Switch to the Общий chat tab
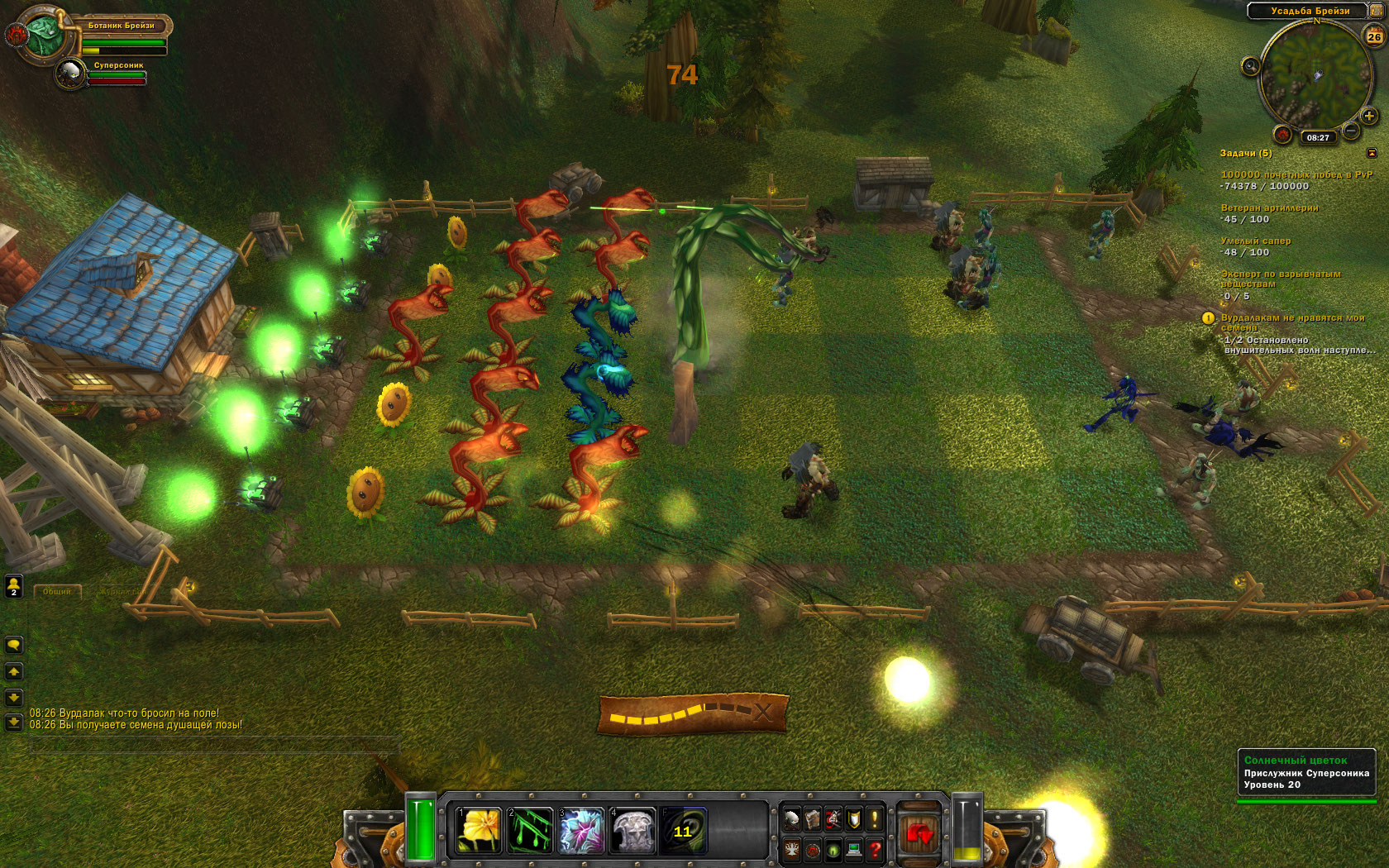The width and height of the screenshot is (1389, 868). [x=56, y=592]
